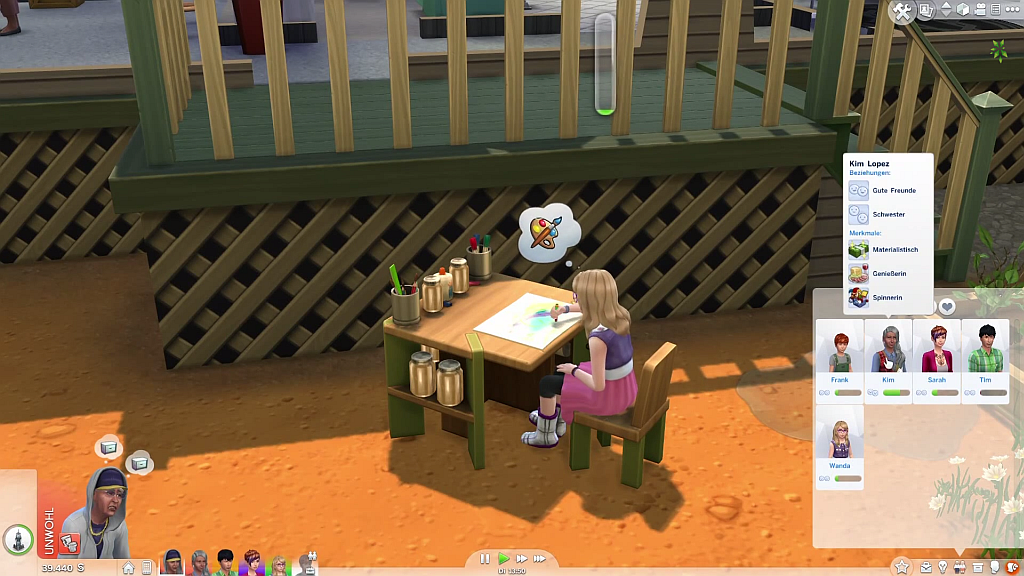Show the skills lightbulb panel

tap(942, 568)
